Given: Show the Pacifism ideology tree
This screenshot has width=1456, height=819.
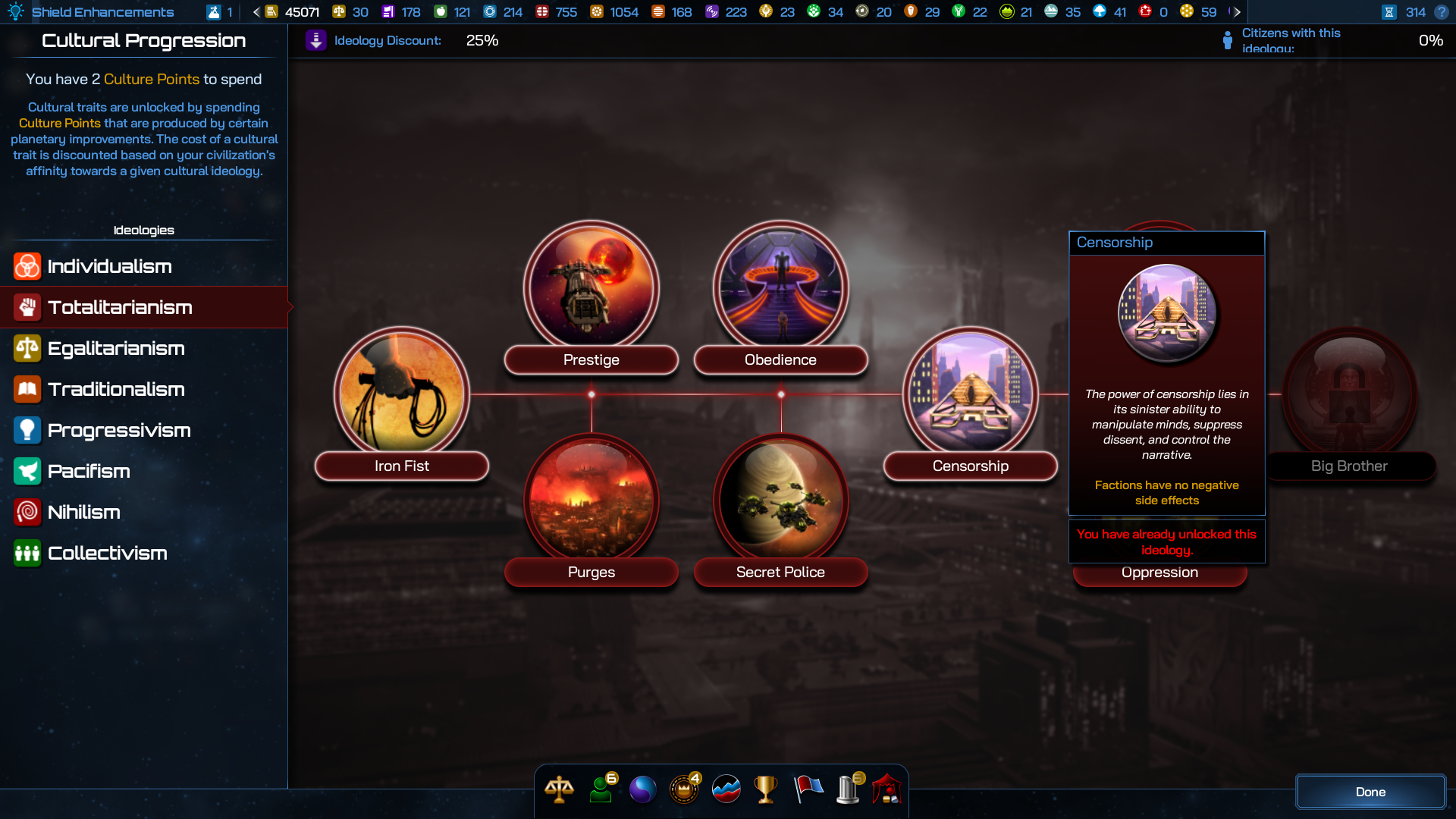Looking at the screenshot, I should [x=89, y=471].
